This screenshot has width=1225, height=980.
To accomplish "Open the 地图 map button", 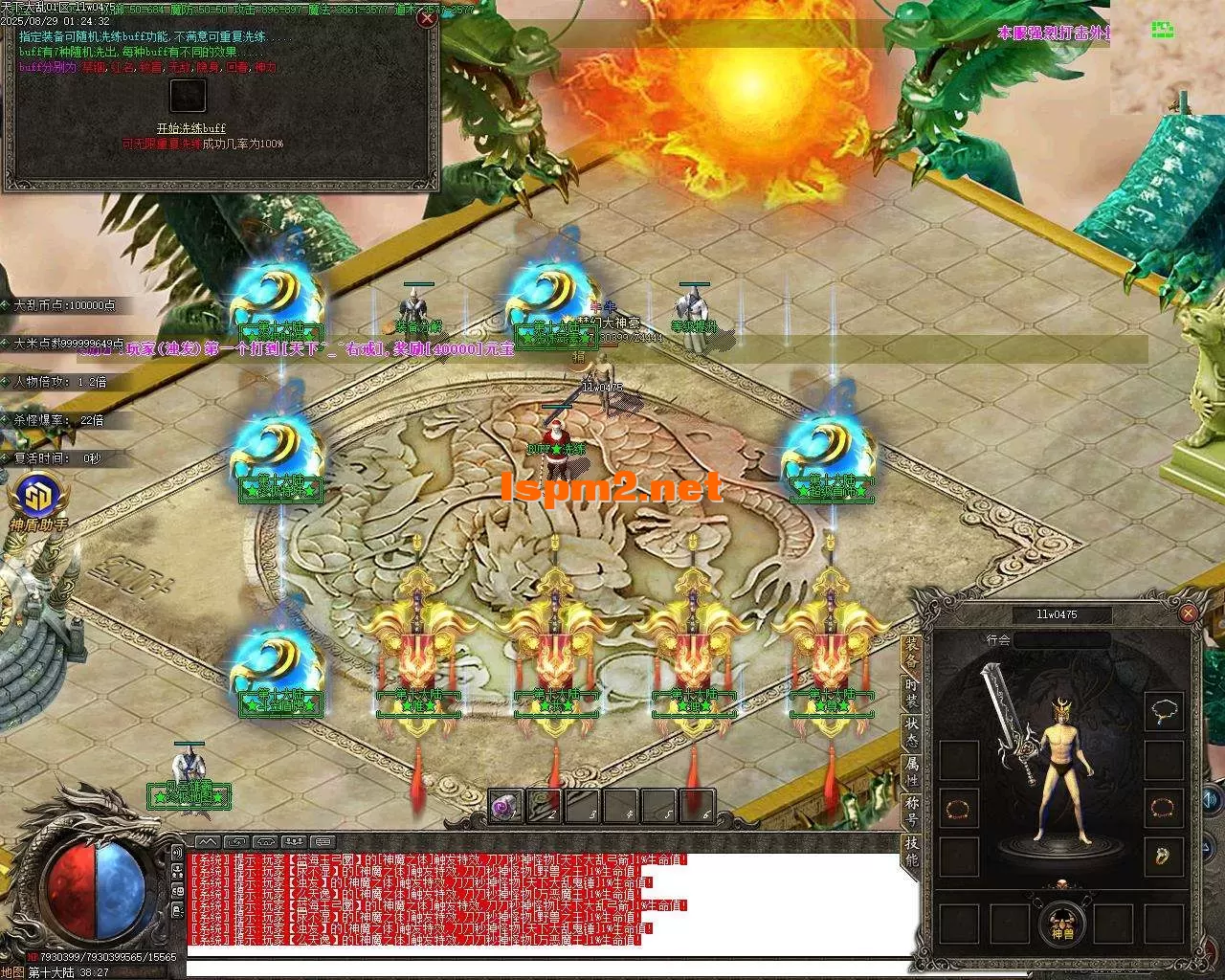I will (12, 972).
